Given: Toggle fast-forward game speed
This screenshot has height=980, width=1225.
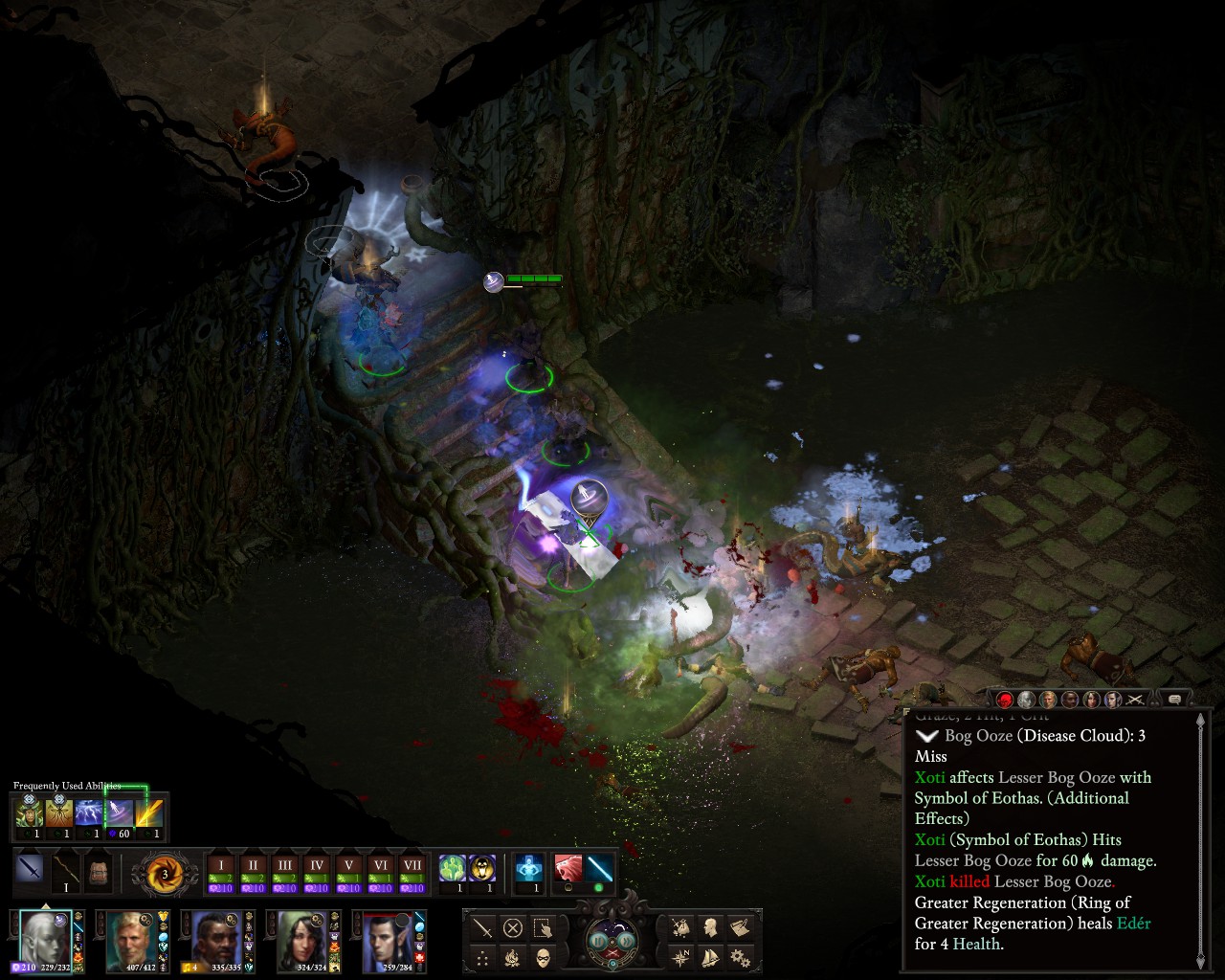Looking at the screenshot, I should [624, 941].
